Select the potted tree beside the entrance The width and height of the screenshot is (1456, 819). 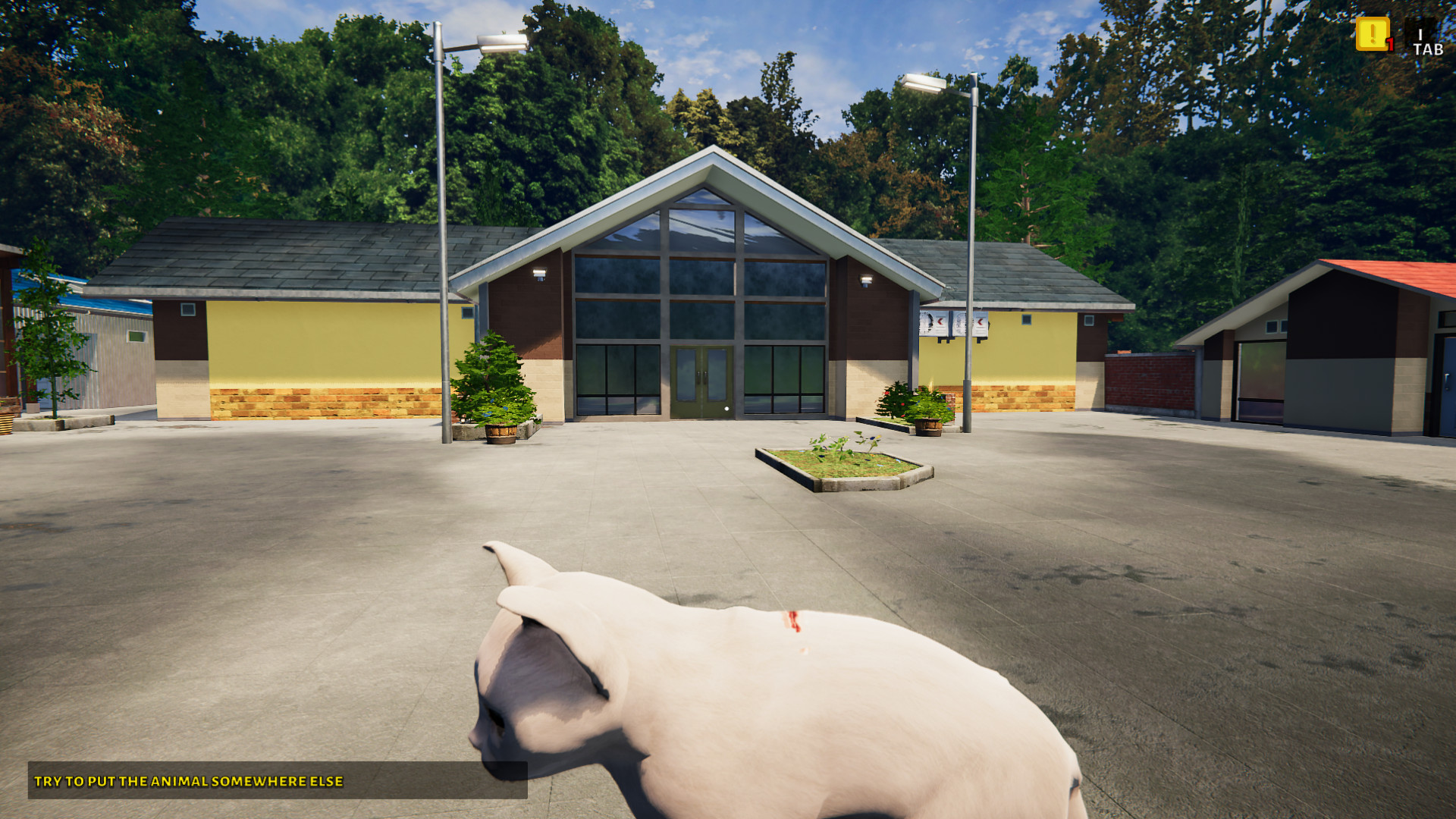click(x=497, y=387)
